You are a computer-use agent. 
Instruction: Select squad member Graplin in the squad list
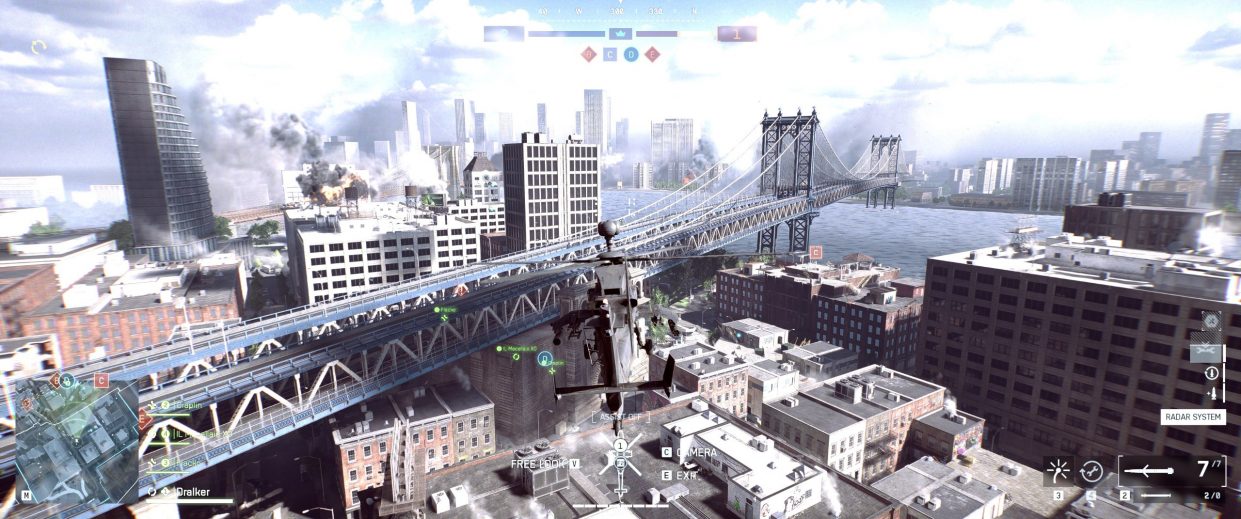click(187, 405)
